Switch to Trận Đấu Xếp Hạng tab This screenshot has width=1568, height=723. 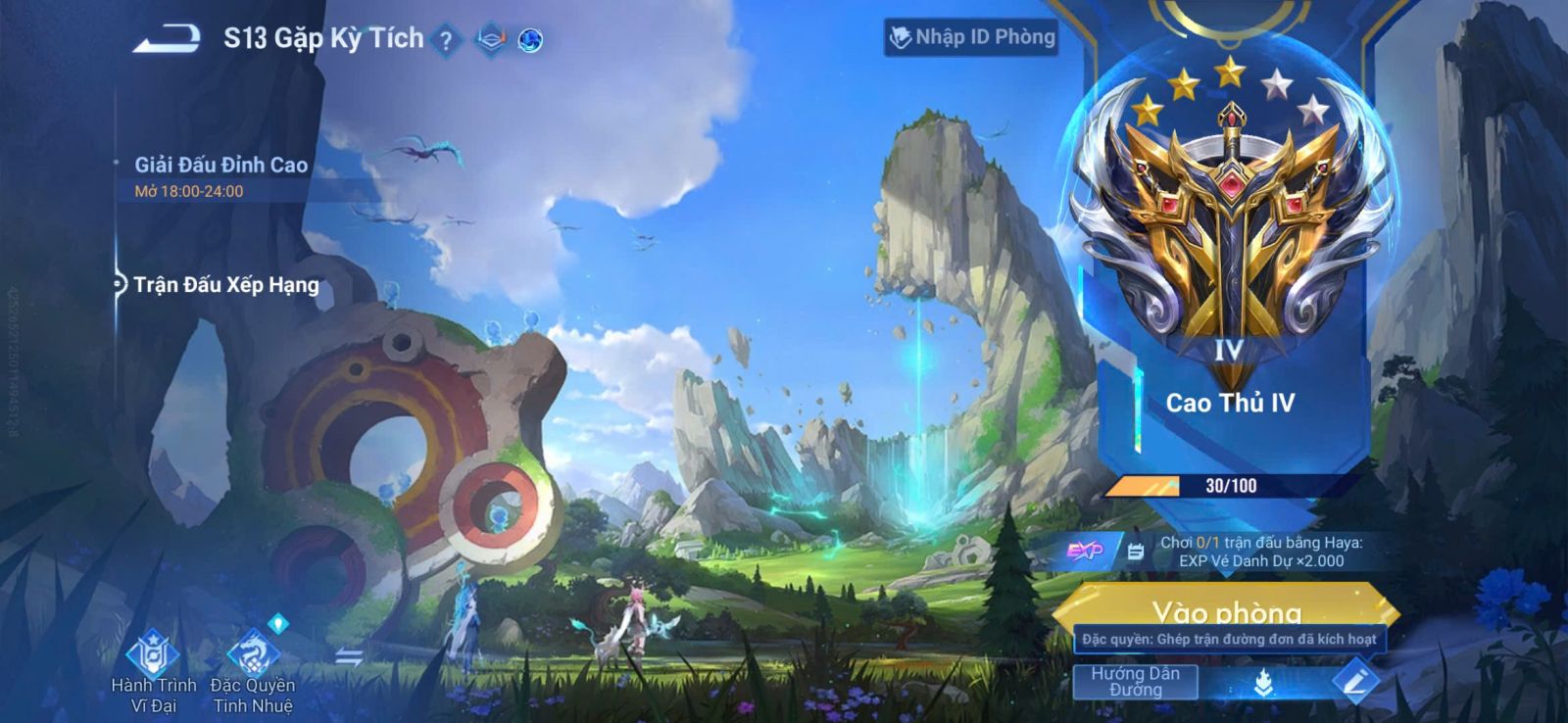click(x=225, y=285)
